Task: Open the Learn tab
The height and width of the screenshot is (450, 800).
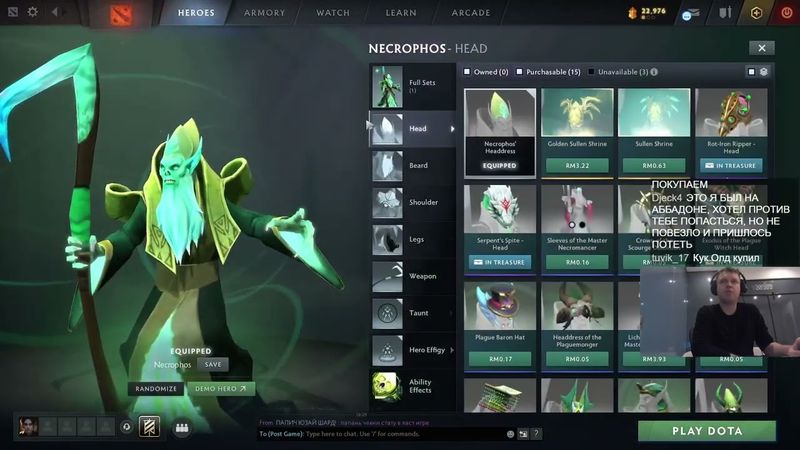Action: (x=400, y=13)
